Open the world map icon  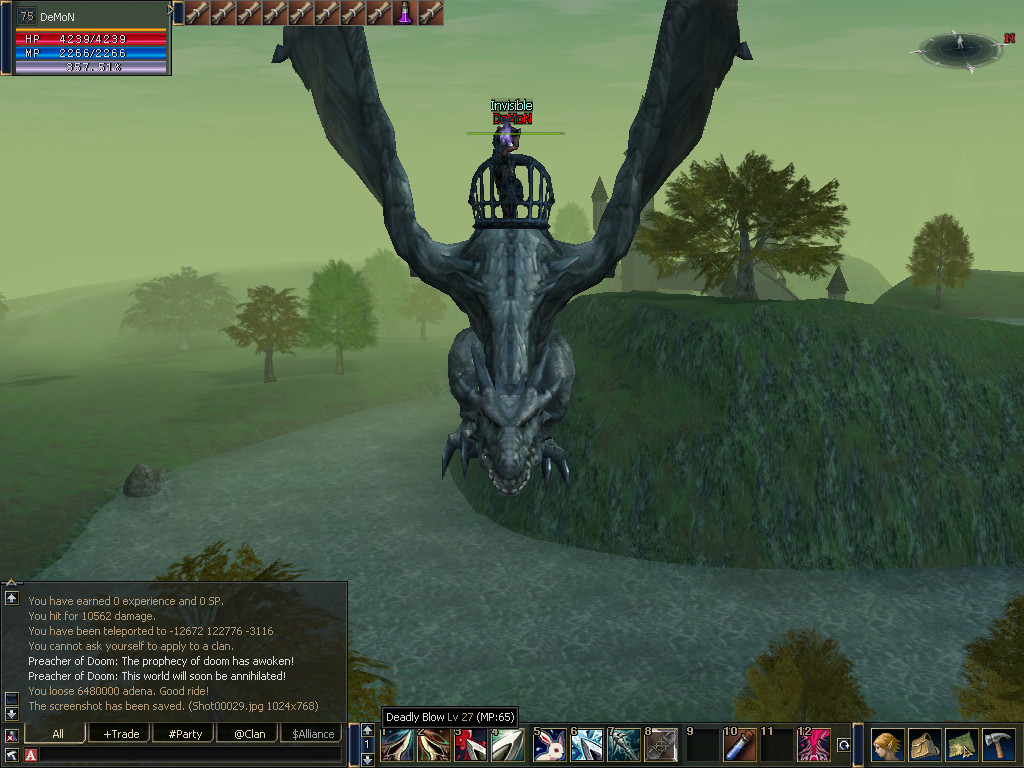[962, 745]
